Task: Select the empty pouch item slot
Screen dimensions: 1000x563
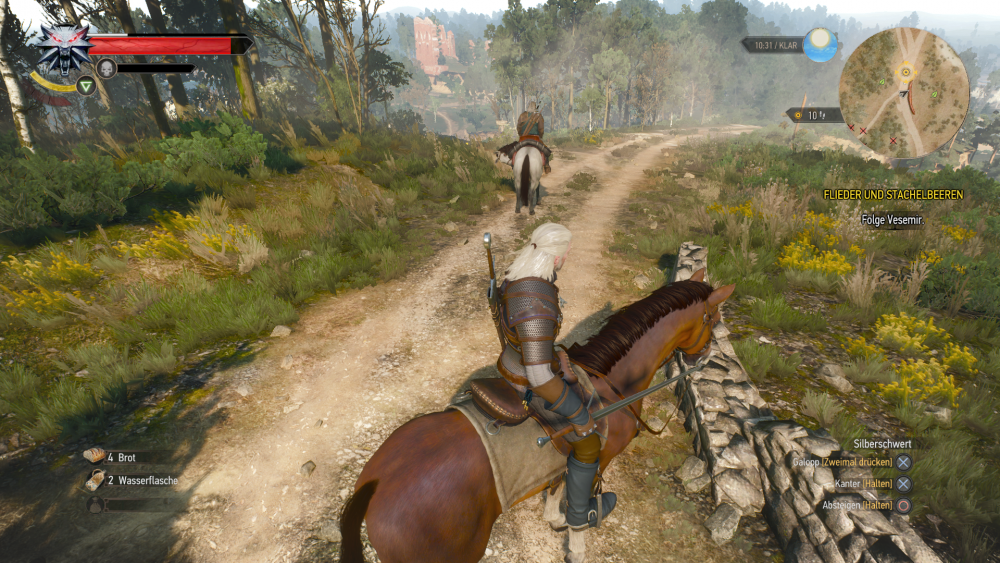Action: tap(95, 505)
